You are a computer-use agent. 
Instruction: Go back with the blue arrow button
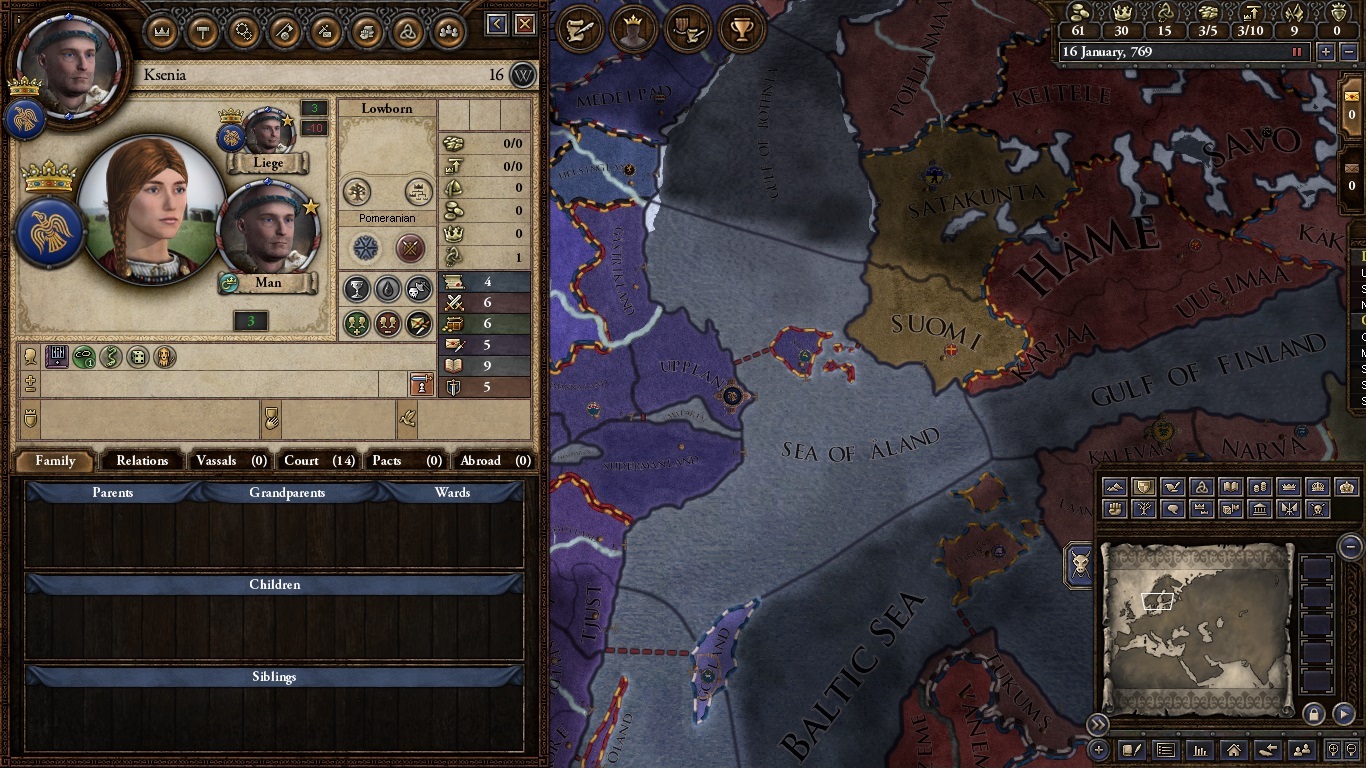497,24
